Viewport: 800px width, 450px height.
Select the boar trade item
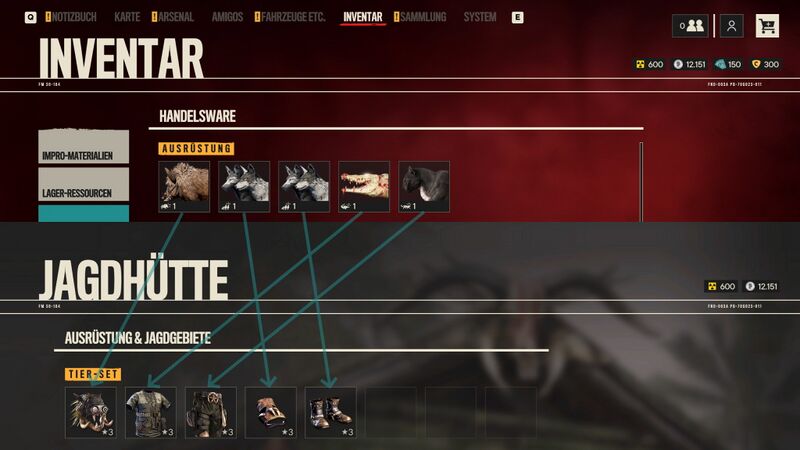click(x=184, y=187)
